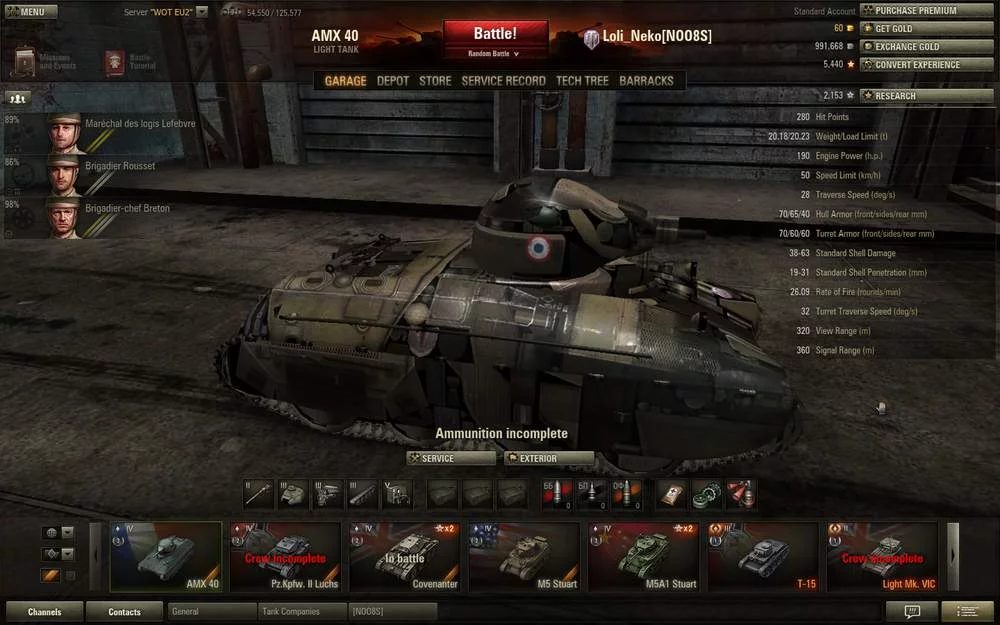Select the Pz.Kpfw. II Luchs tank tile
The height and width of the screenshot is (625, 1000).
point(285,556)
